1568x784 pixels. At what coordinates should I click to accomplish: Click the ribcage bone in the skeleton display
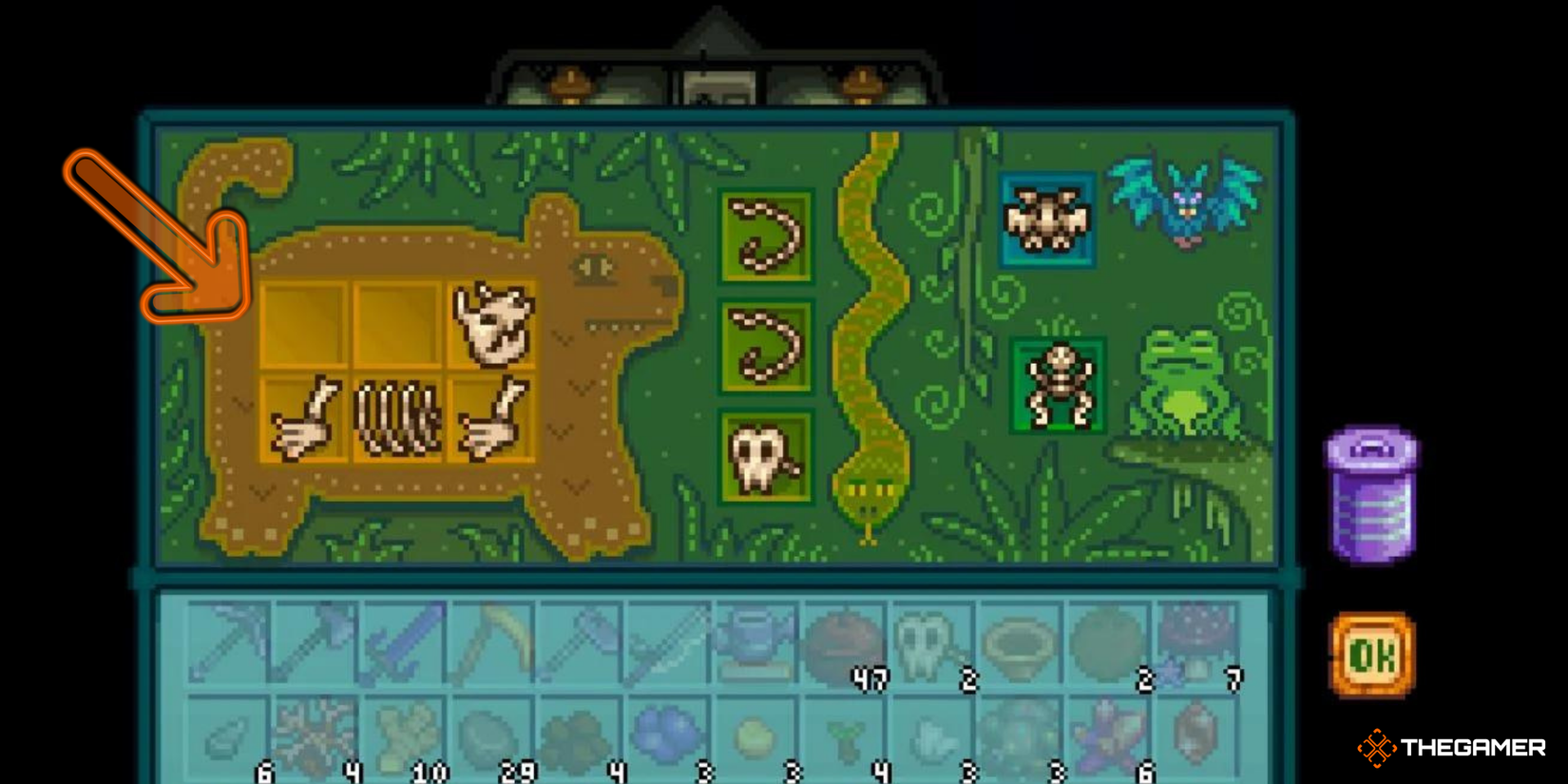[396, 418]
